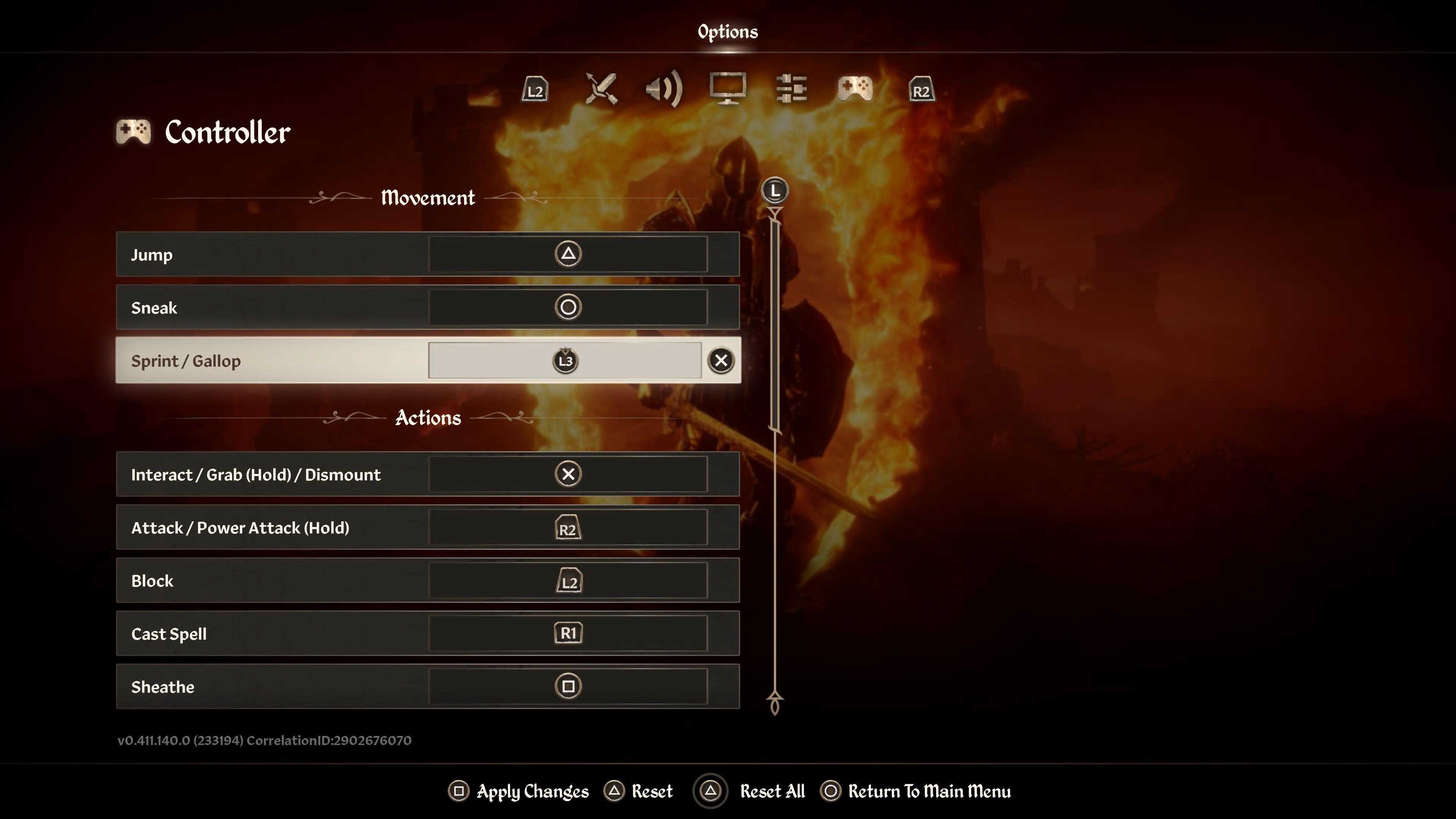
Task: Rebind Attack / Power Attack
Action: point(568,527)
